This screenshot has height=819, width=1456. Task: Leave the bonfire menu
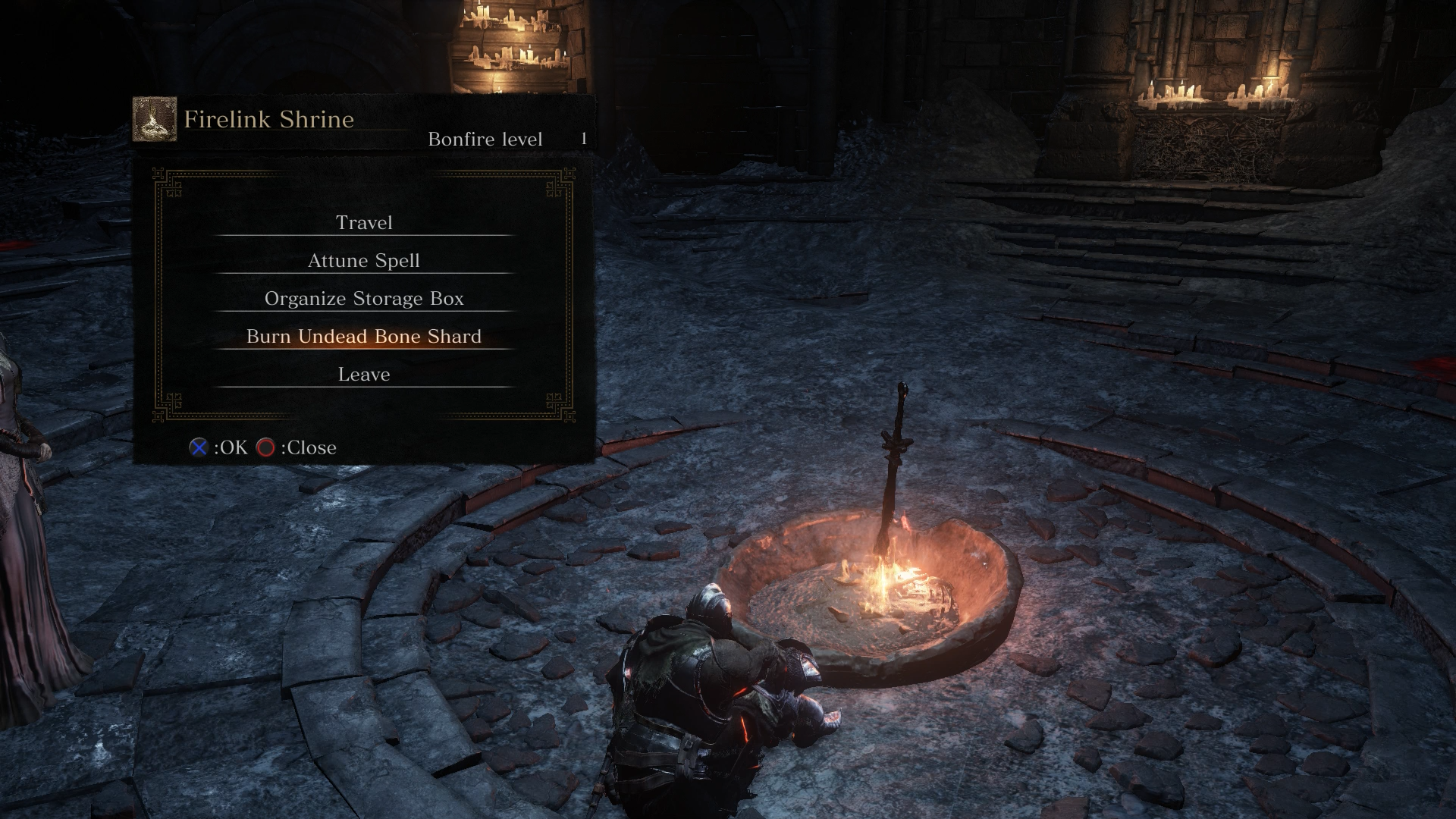click(364, 374)
